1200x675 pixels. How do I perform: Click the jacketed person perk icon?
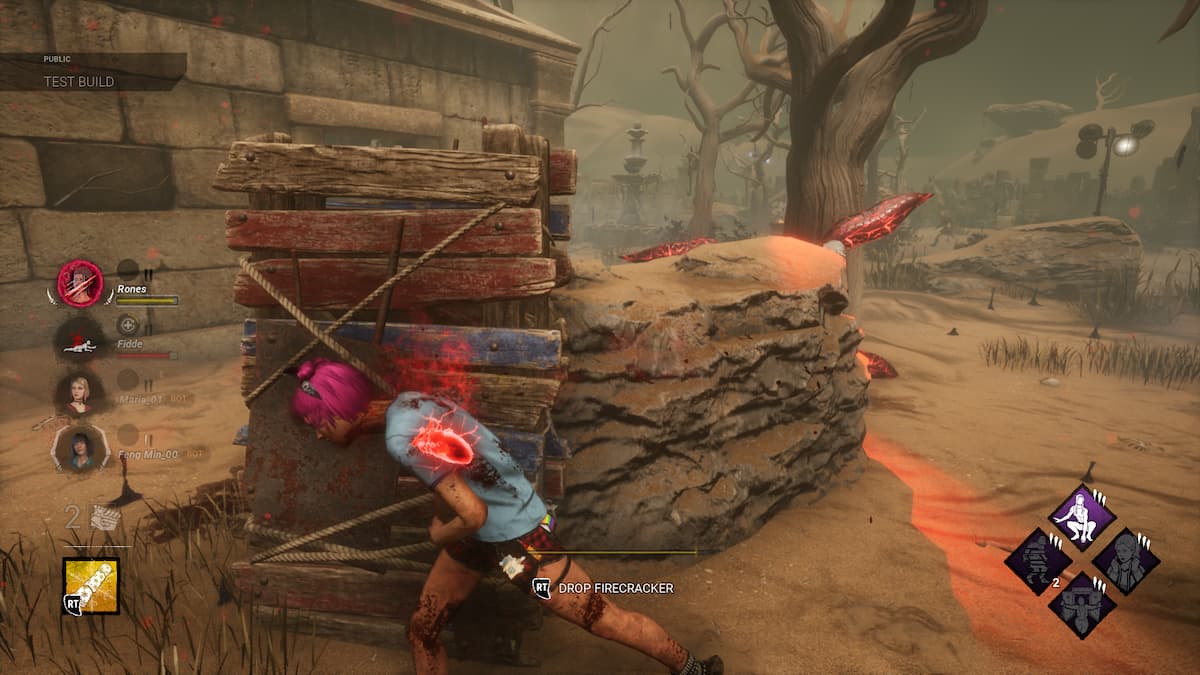tap(1126, 561)
